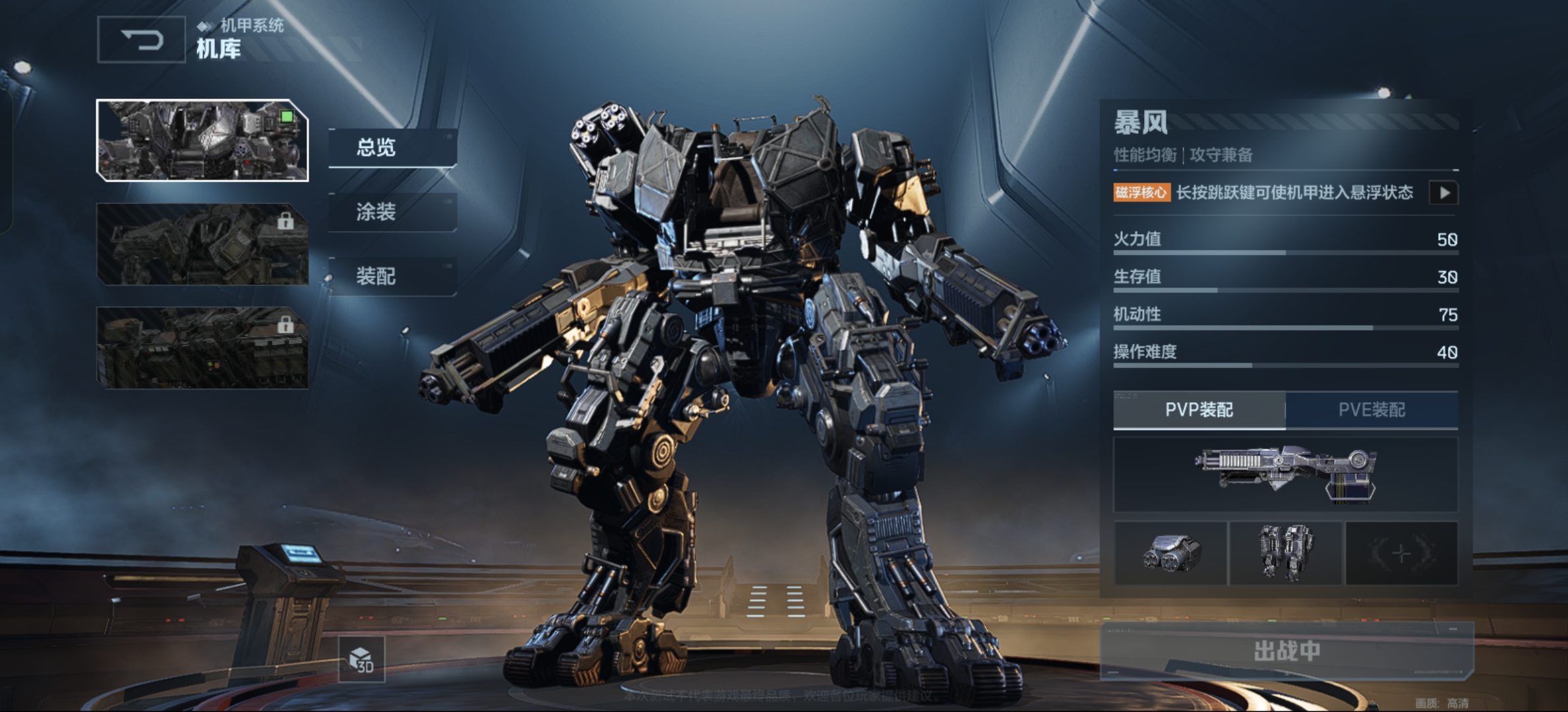Switch to PVP装配 loadout tab

pos(1199,409)
